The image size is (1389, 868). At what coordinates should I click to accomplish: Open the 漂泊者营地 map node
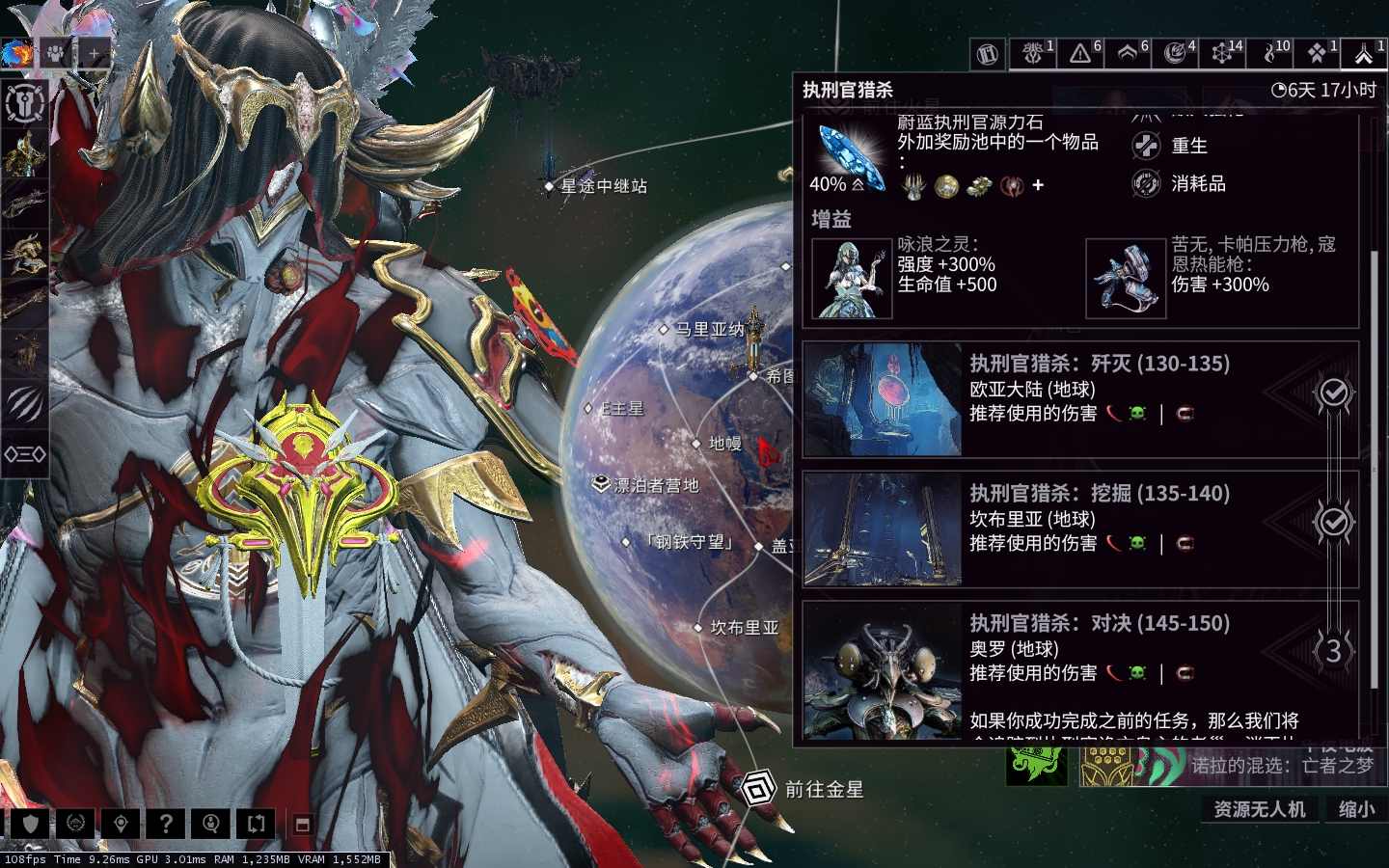click(655, 485)
